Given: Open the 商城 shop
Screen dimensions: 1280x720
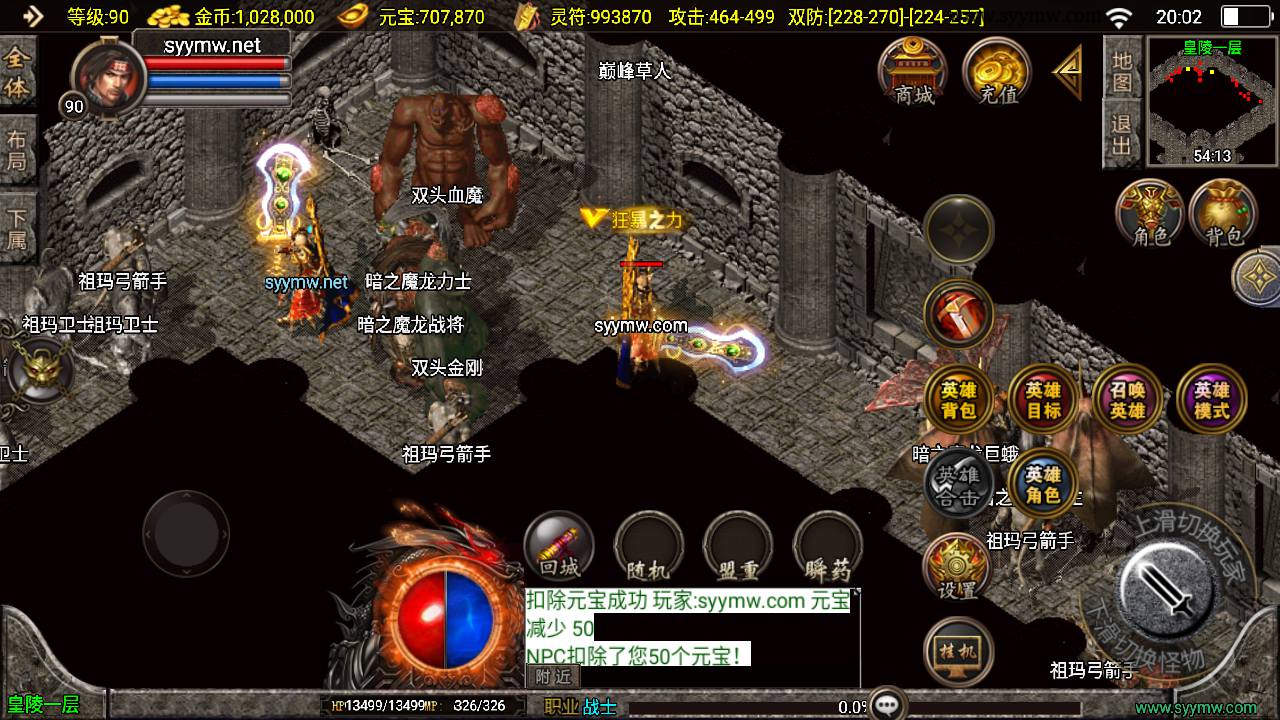Looking at the screenshot, I should (913, 71).
